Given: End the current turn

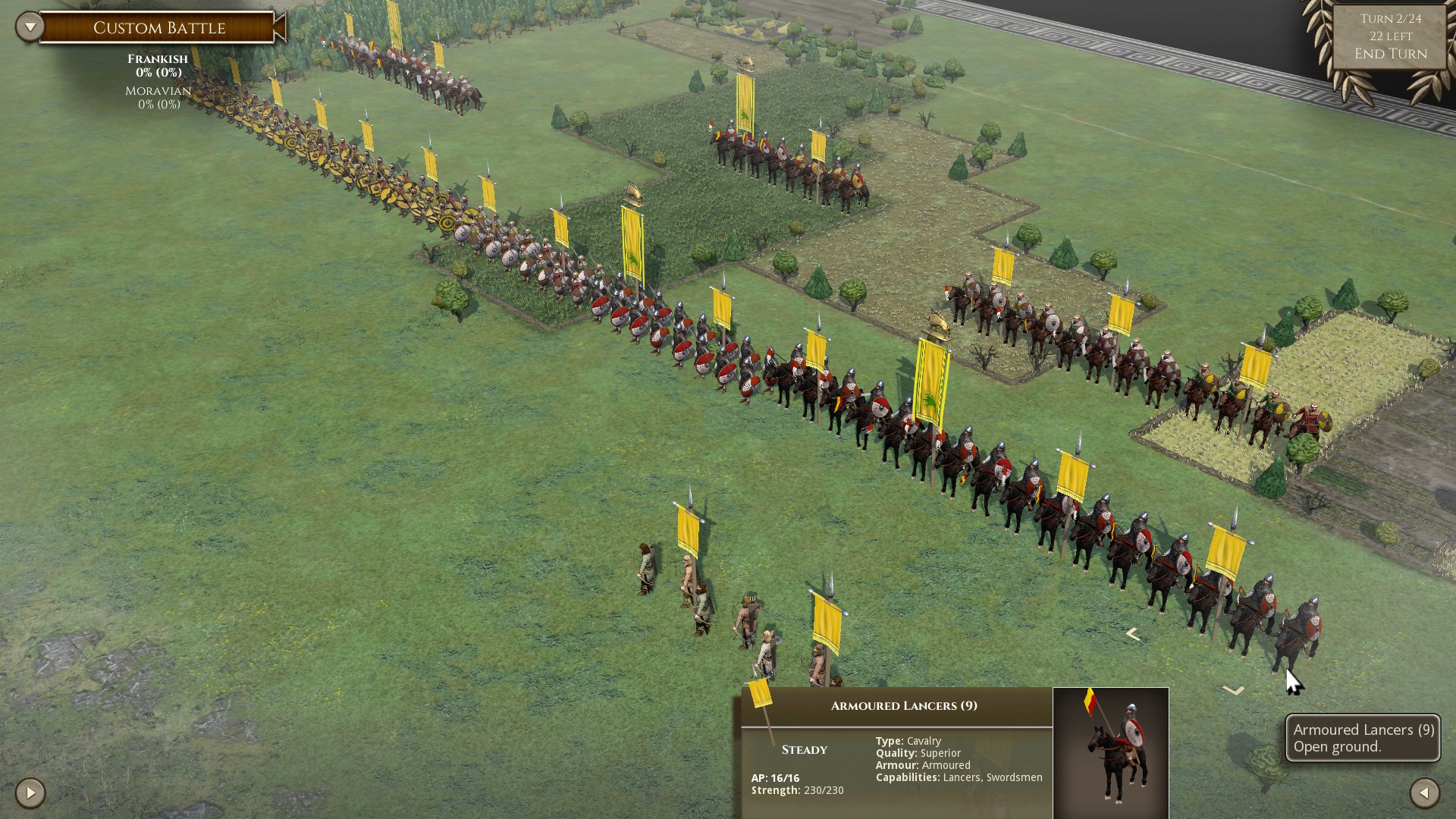Looking at the screenshot, I should point(1390,54).
